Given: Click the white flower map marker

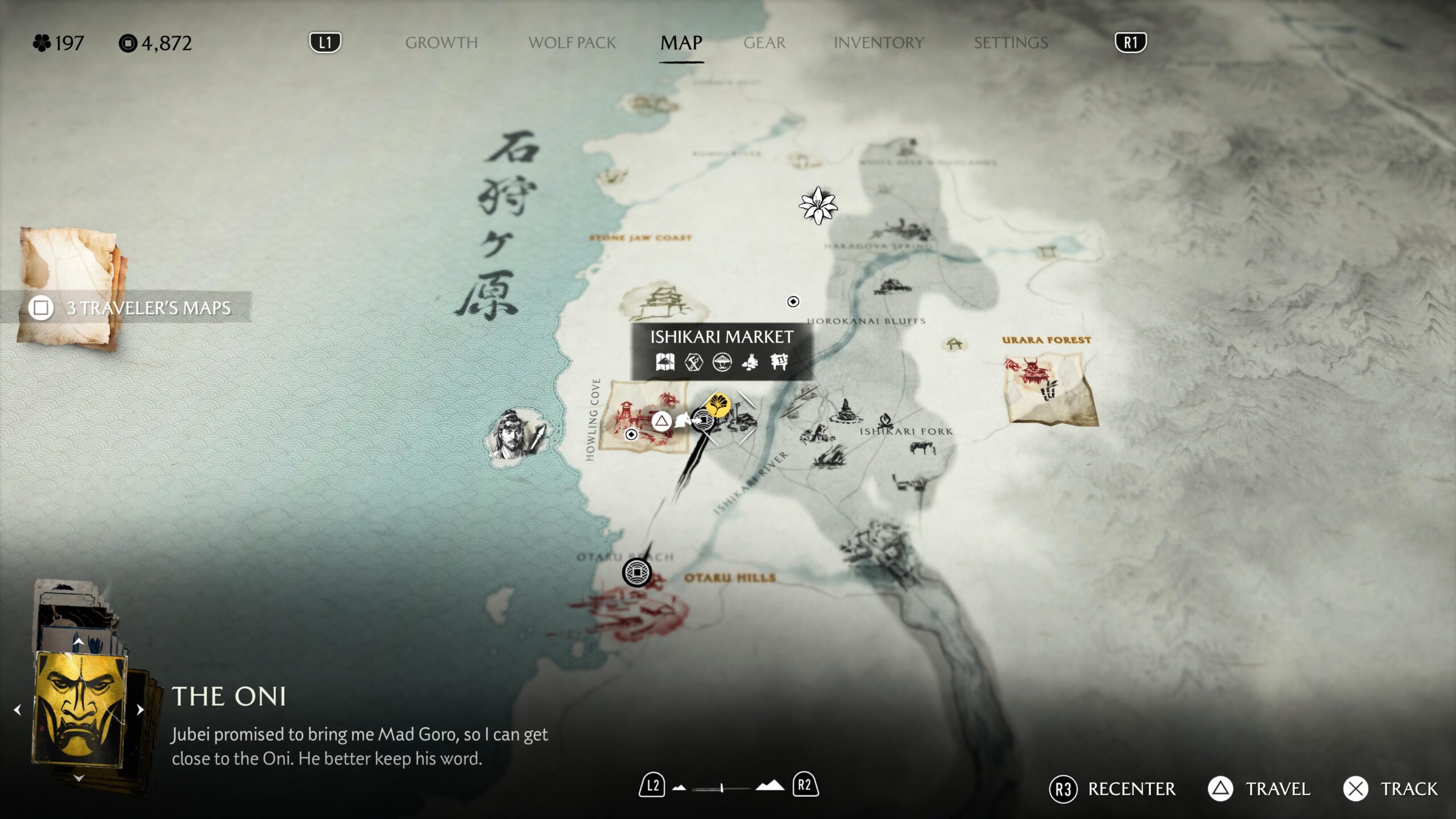Looking at the screenshot, I should [818, 205].
